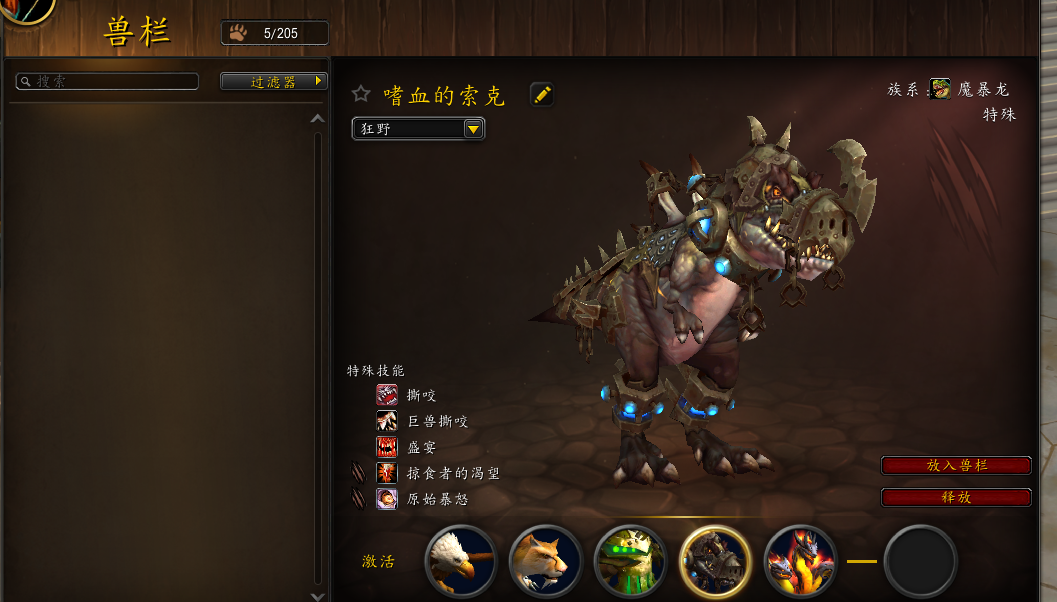Image resolution: width=1057 pixels, height=602 pixels.
Task: Select the 巨兽撕咬 ability icon
Action: (x=387, y=421)
